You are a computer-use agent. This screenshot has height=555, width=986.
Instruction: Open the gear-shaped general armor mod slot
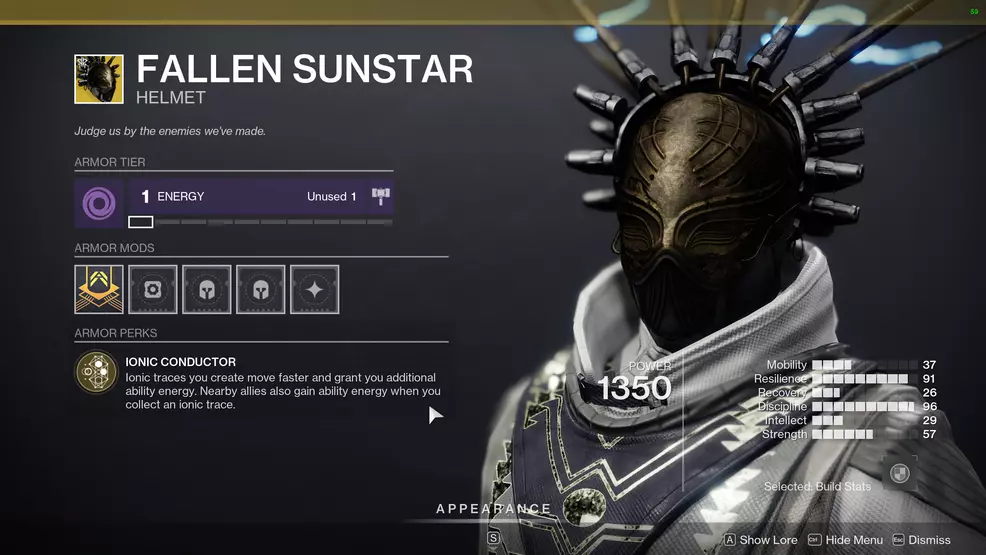pyautogui.click(x=153, y=289)
